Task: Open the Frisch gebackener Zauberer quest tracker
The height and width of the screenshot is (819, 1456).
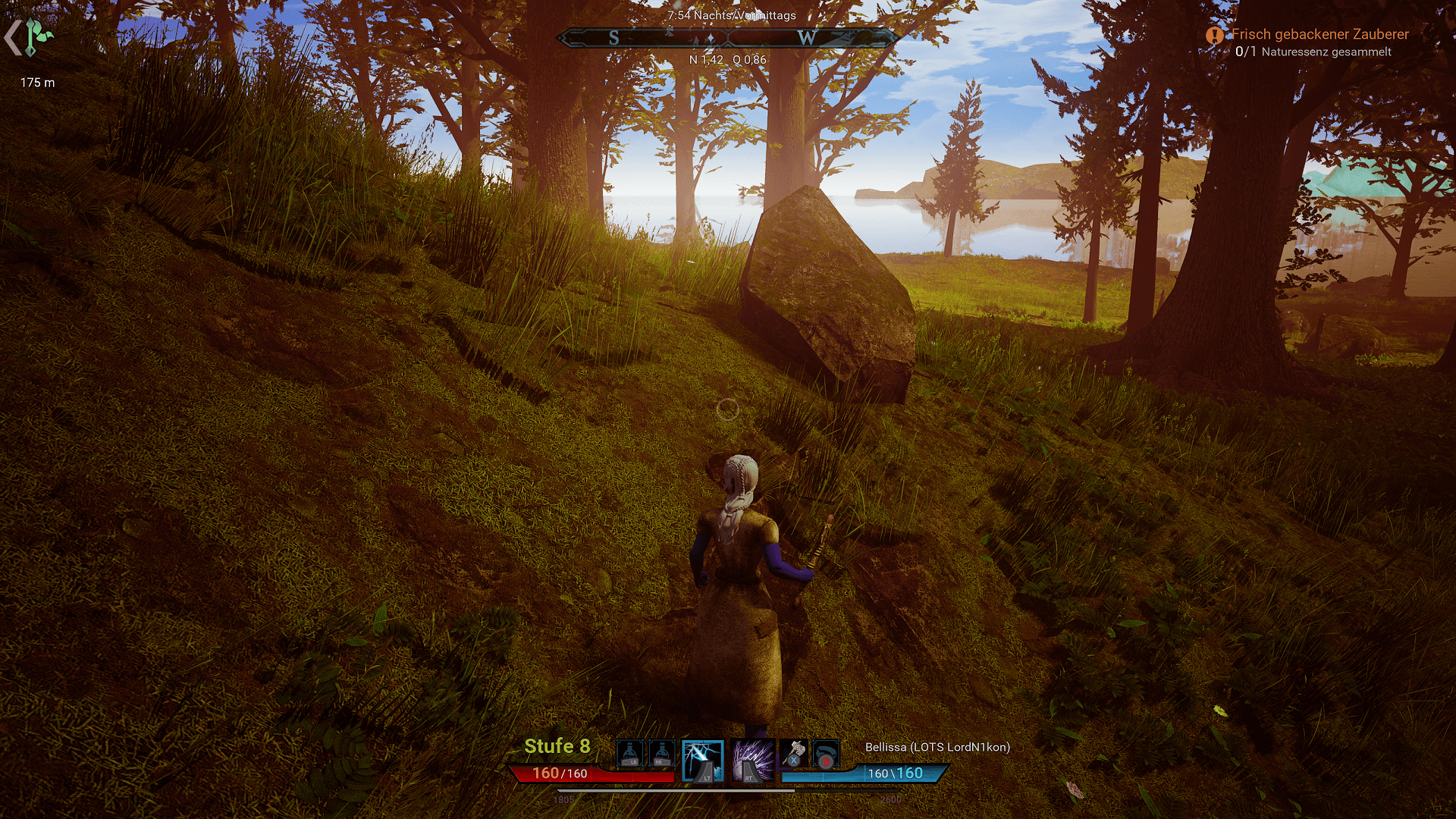Action: tap(1319, 34)
